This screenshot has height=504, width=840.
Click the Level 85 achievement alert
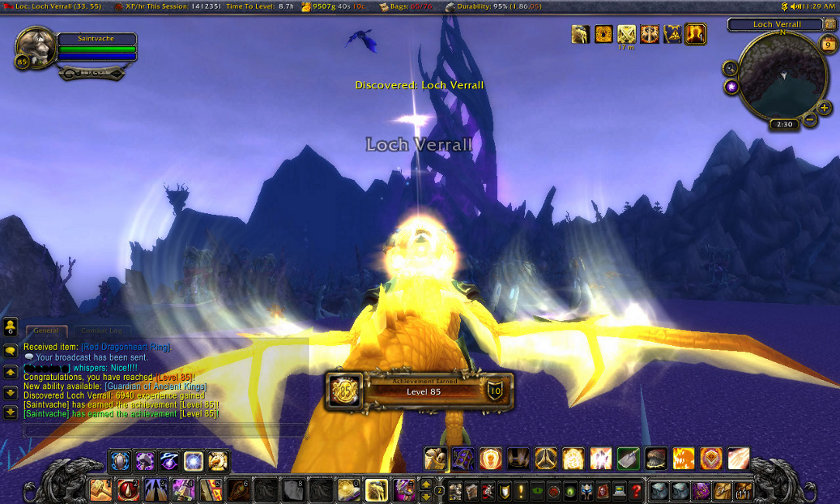click(x=420, y=389)
